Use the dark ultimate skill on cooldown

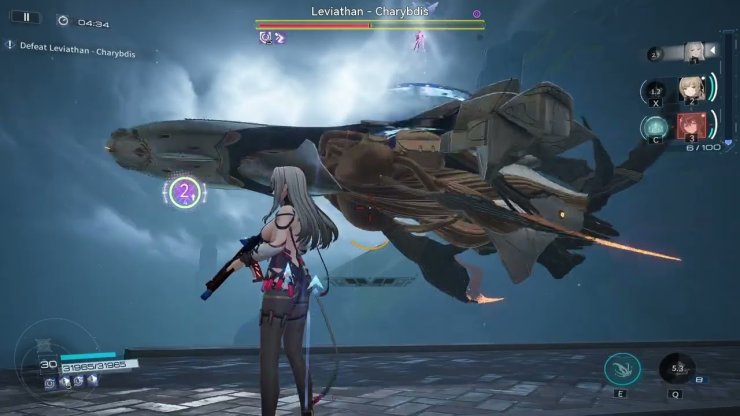pos(678,370)
